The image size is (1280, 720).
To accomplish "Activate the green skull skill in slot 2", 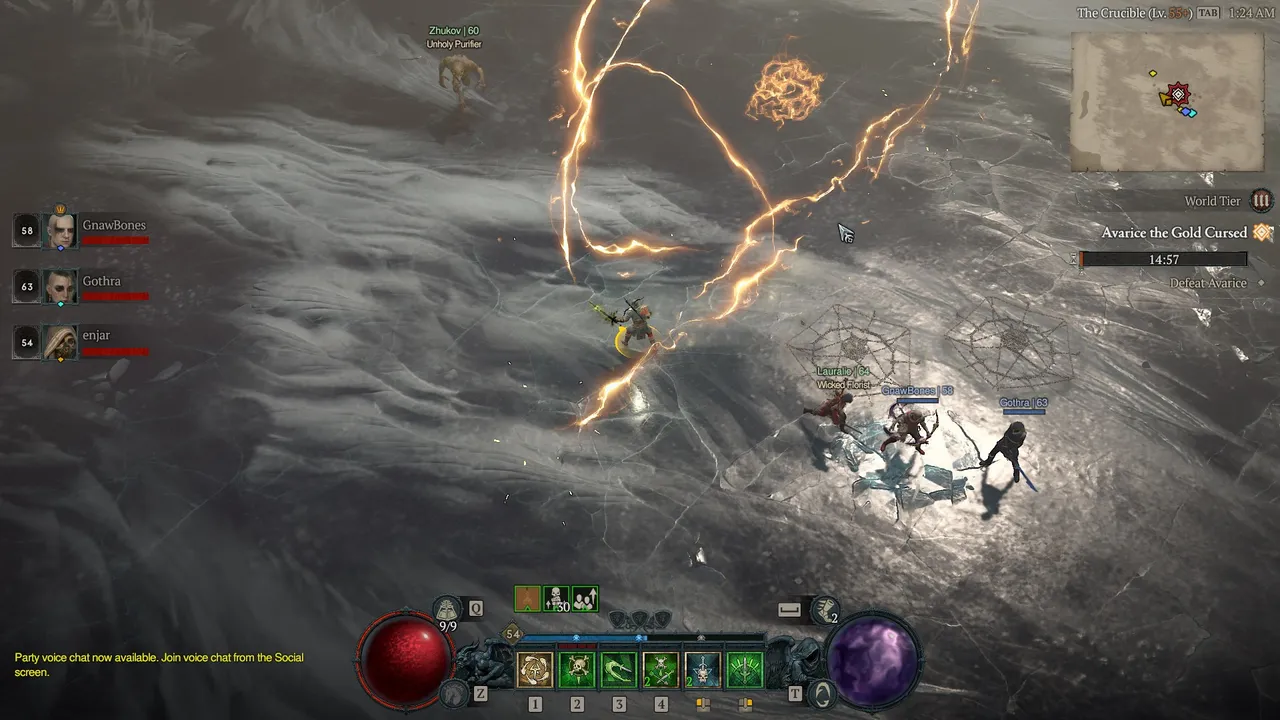I will (577, 670).
